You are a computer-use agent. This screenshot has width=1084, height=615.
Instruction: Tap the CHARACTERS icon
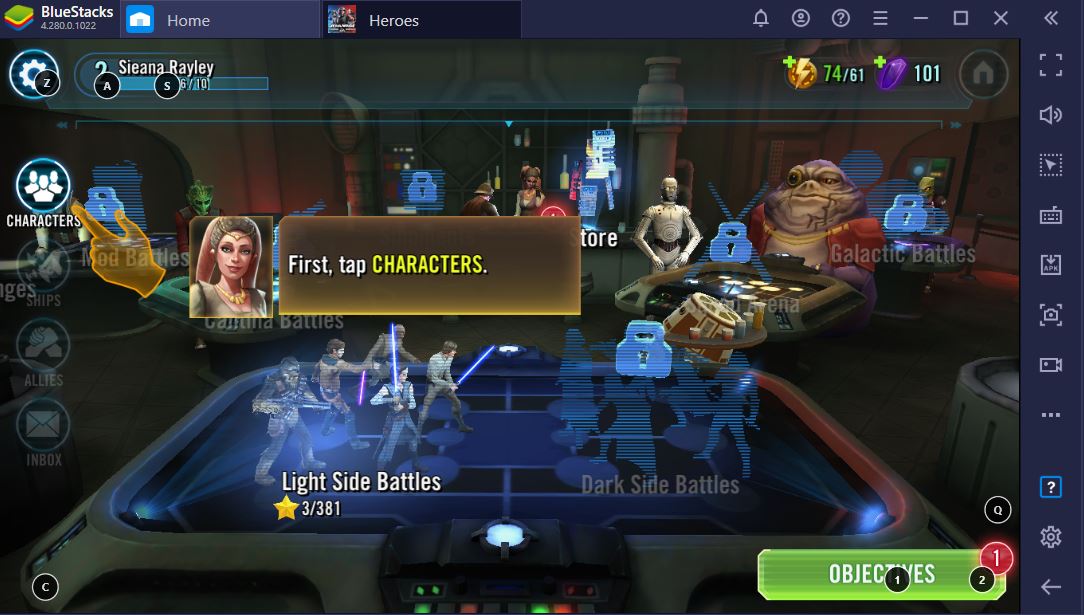(43, 186)
